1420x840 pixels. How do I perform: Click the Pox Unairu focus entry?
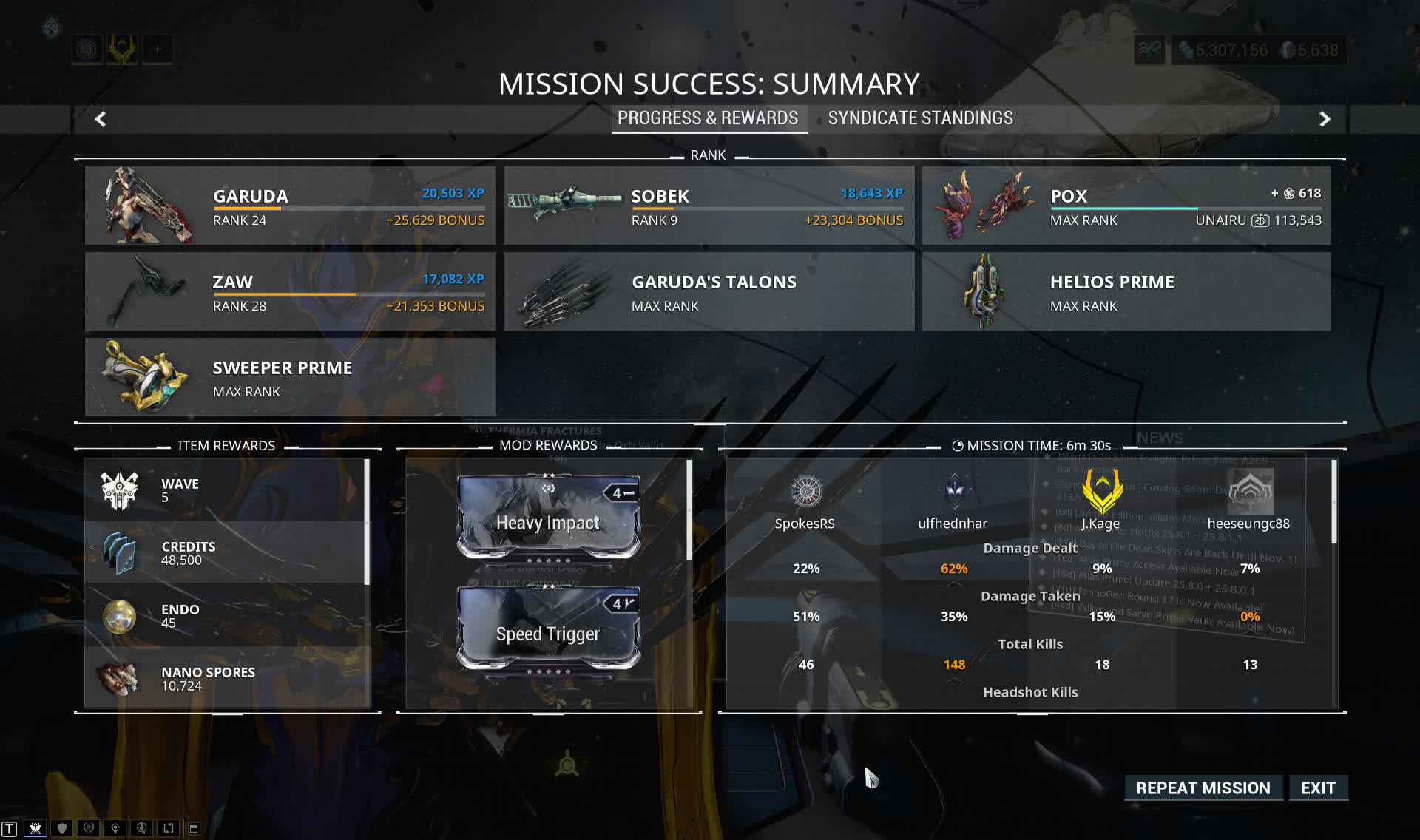[x=1126, y=206]
